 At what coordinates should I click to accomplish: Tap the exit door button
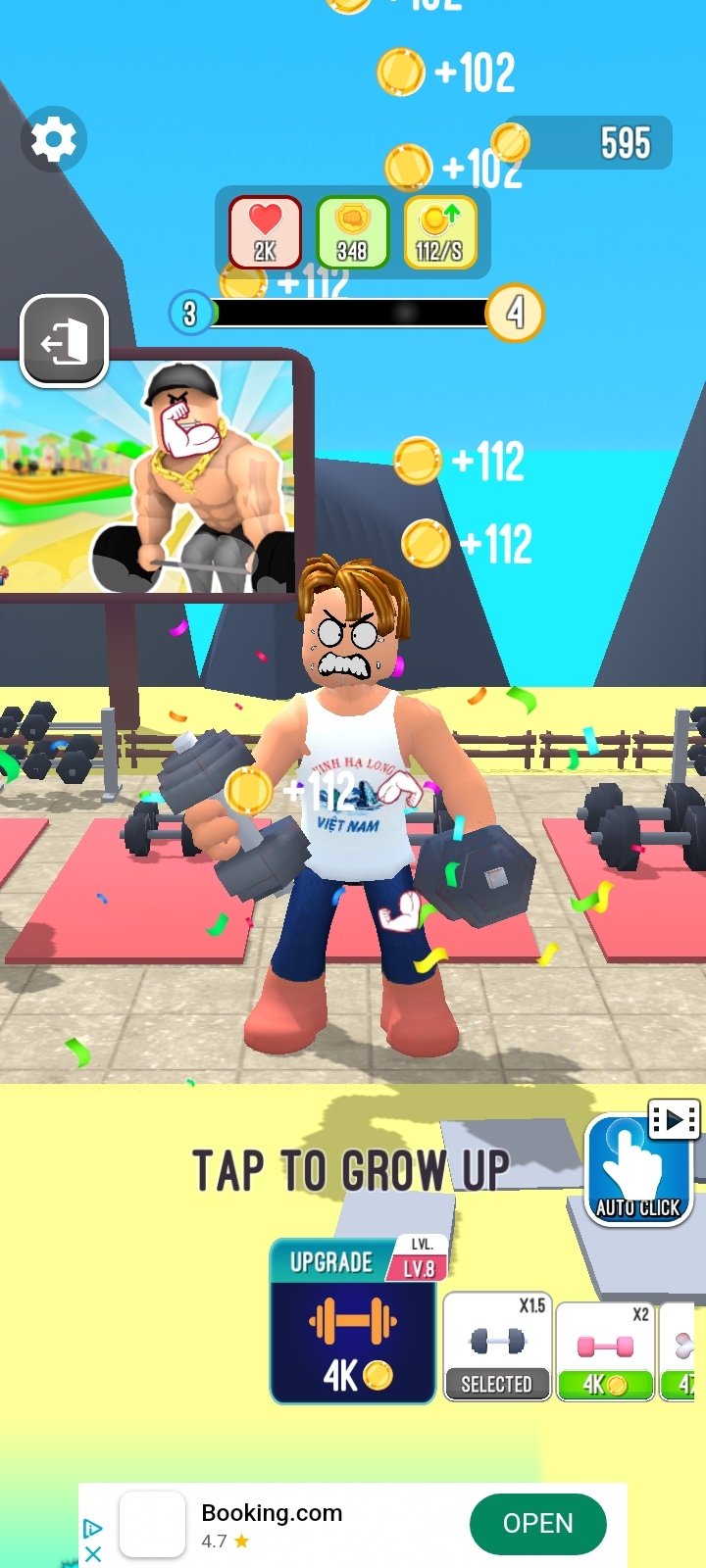(65, 342)
